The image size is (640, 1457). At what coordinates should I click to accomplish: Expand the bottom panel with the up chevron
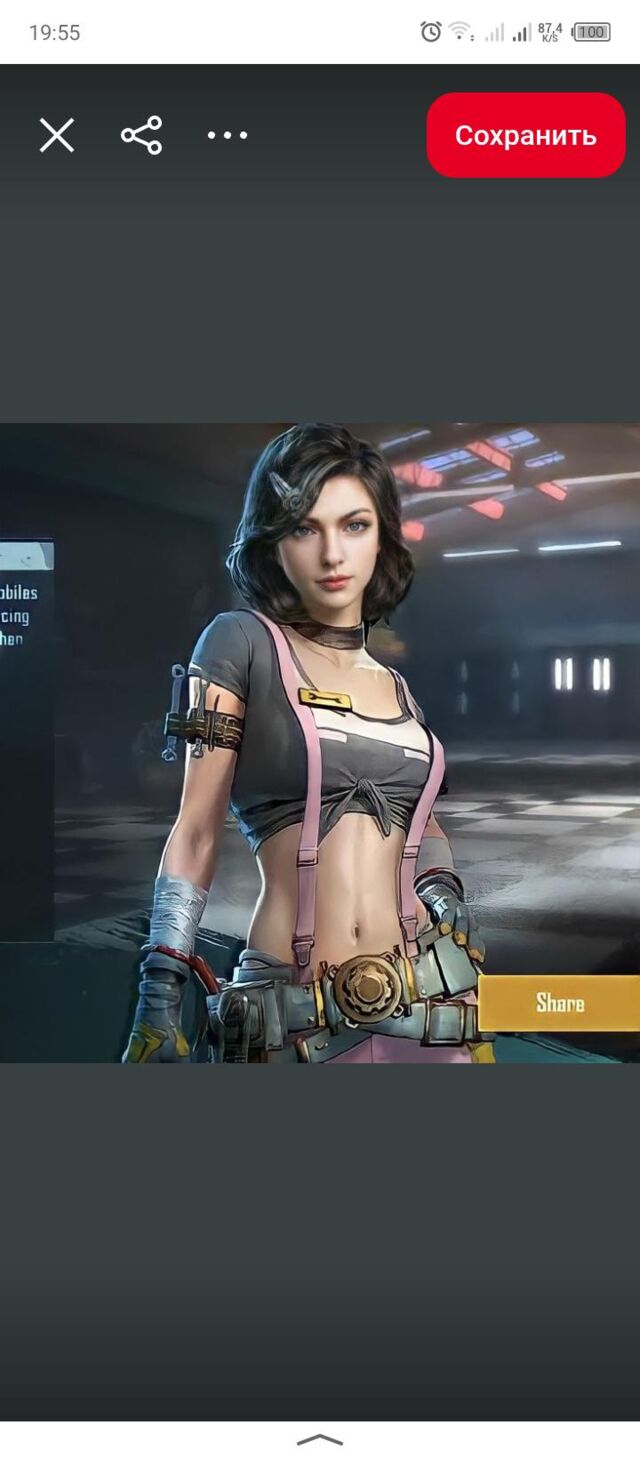(320, 1440)
